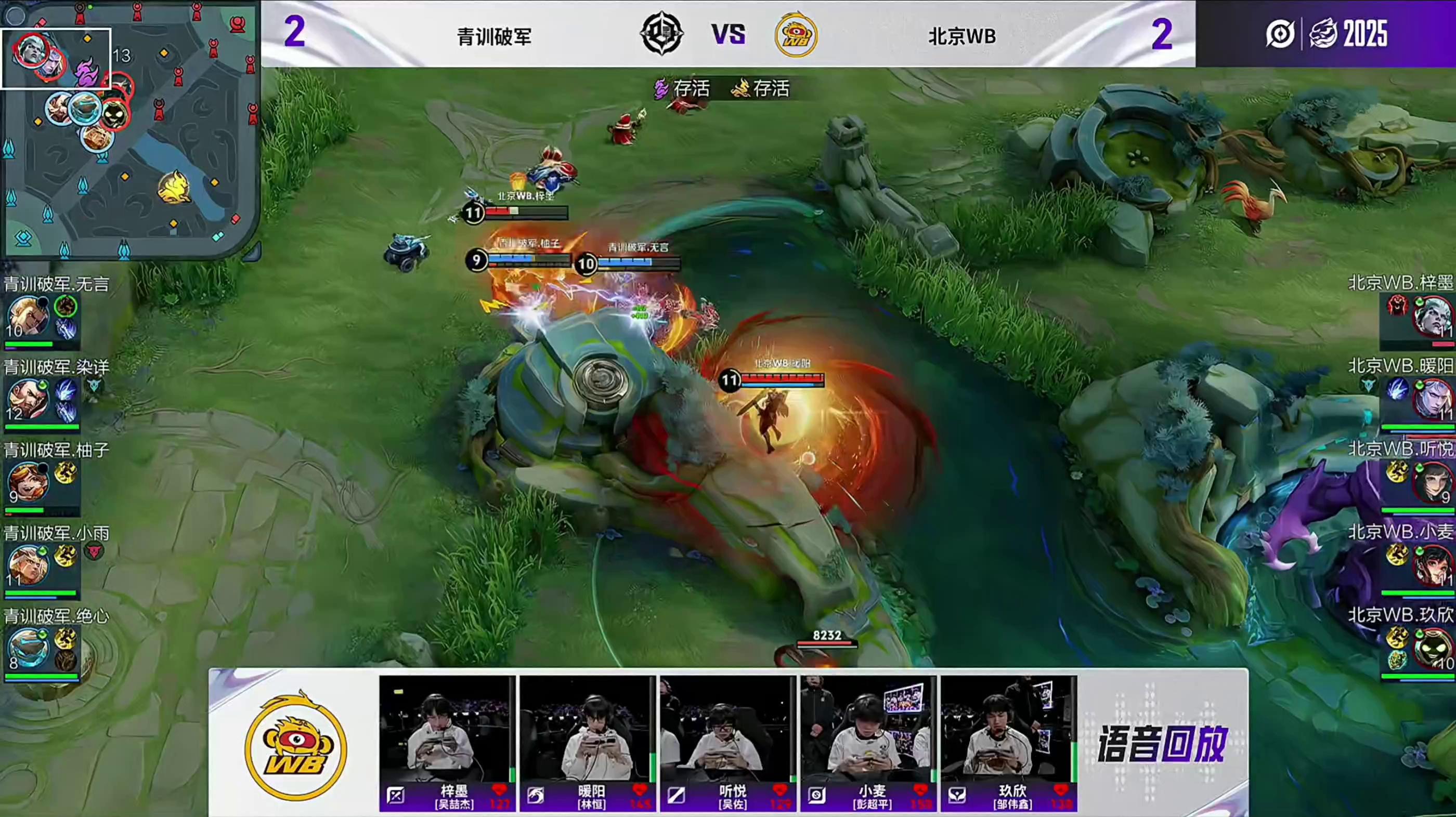Image resolution: width=1456 pixels, height=817 pixels.
Task: Select 青训破军.无言's hero portrait
Action: [x=28, y=317]
